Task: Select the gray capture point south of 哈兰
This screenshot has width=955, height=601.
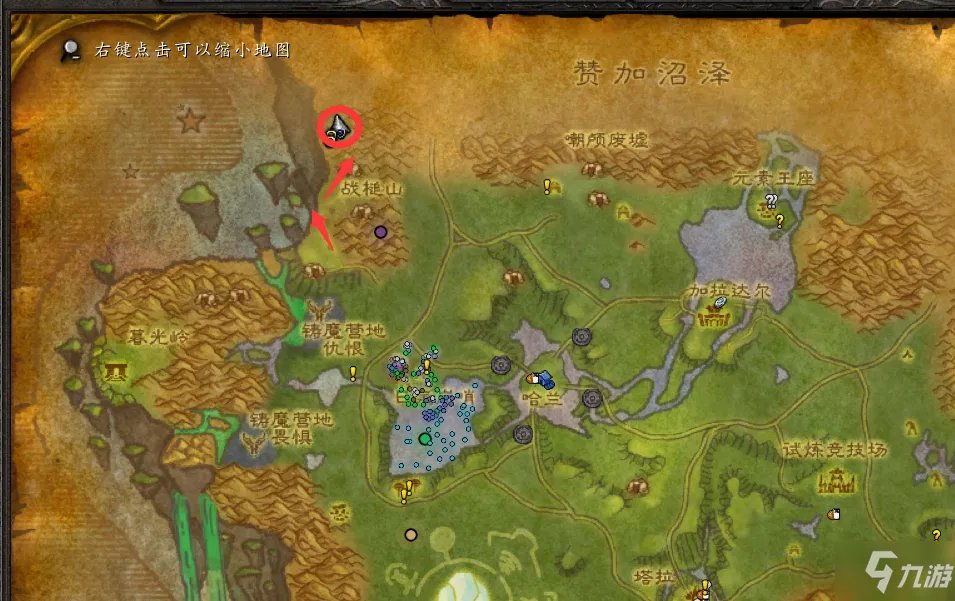Action: [x=522, y=434]
